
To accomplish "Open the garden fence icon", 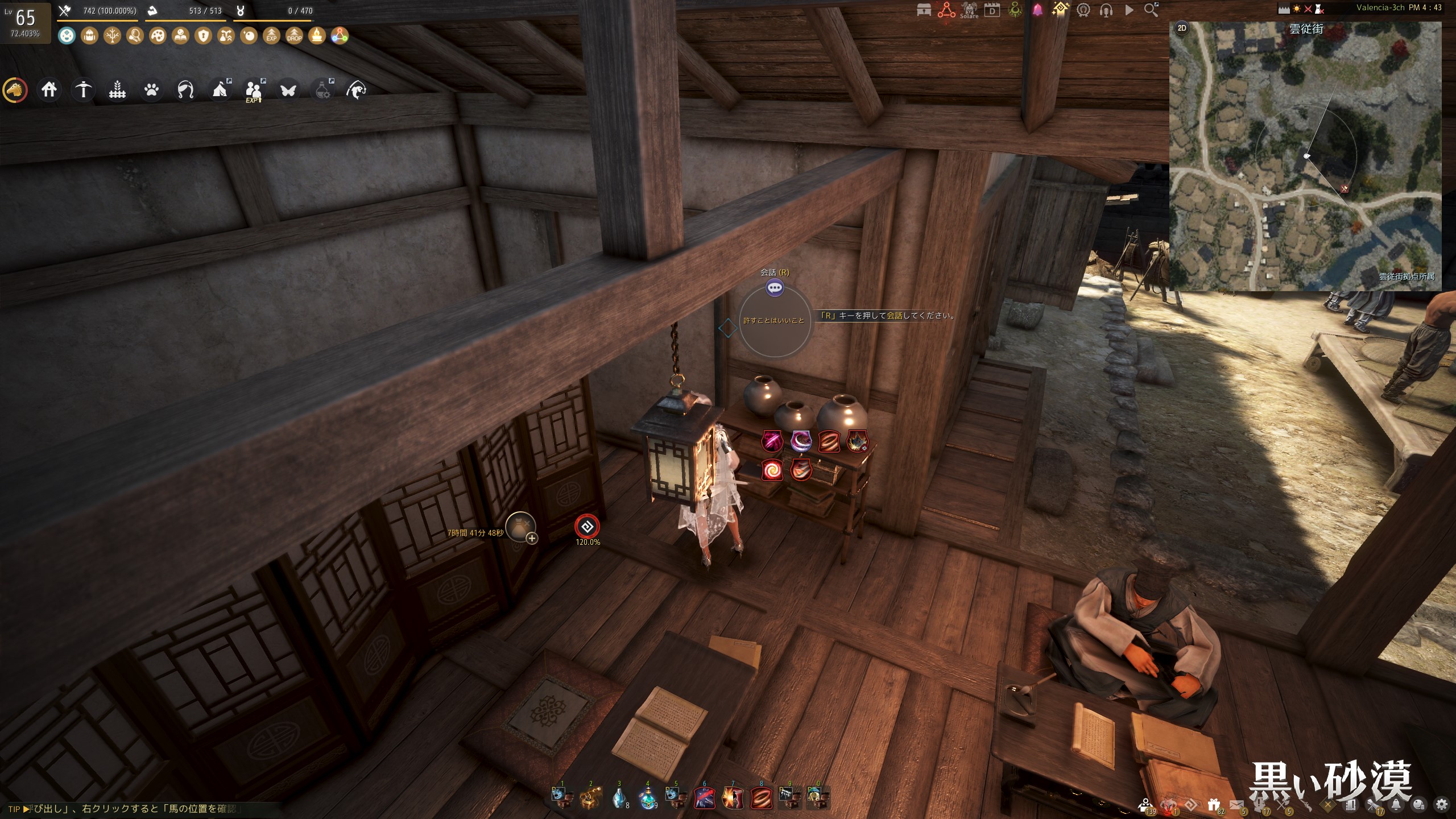I will click(x=117, y=90).
